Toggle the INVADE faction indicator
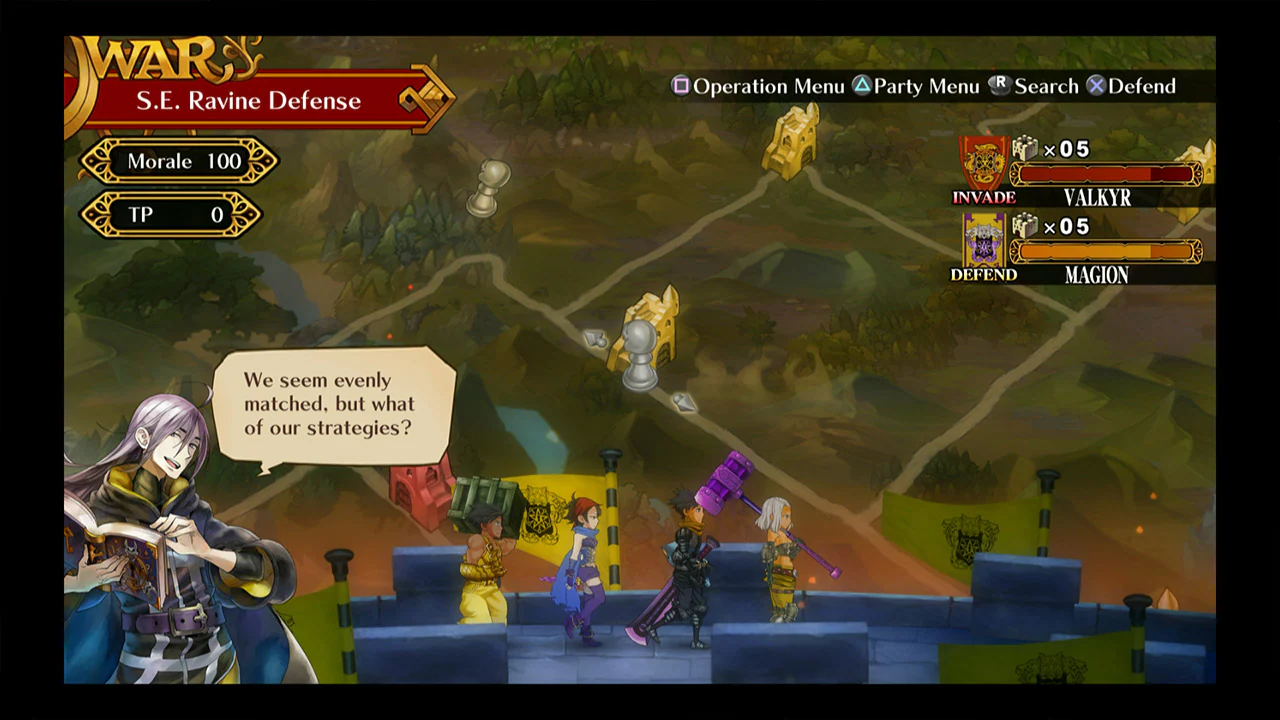Viewport: 1280px width, 720px height. 984,198
